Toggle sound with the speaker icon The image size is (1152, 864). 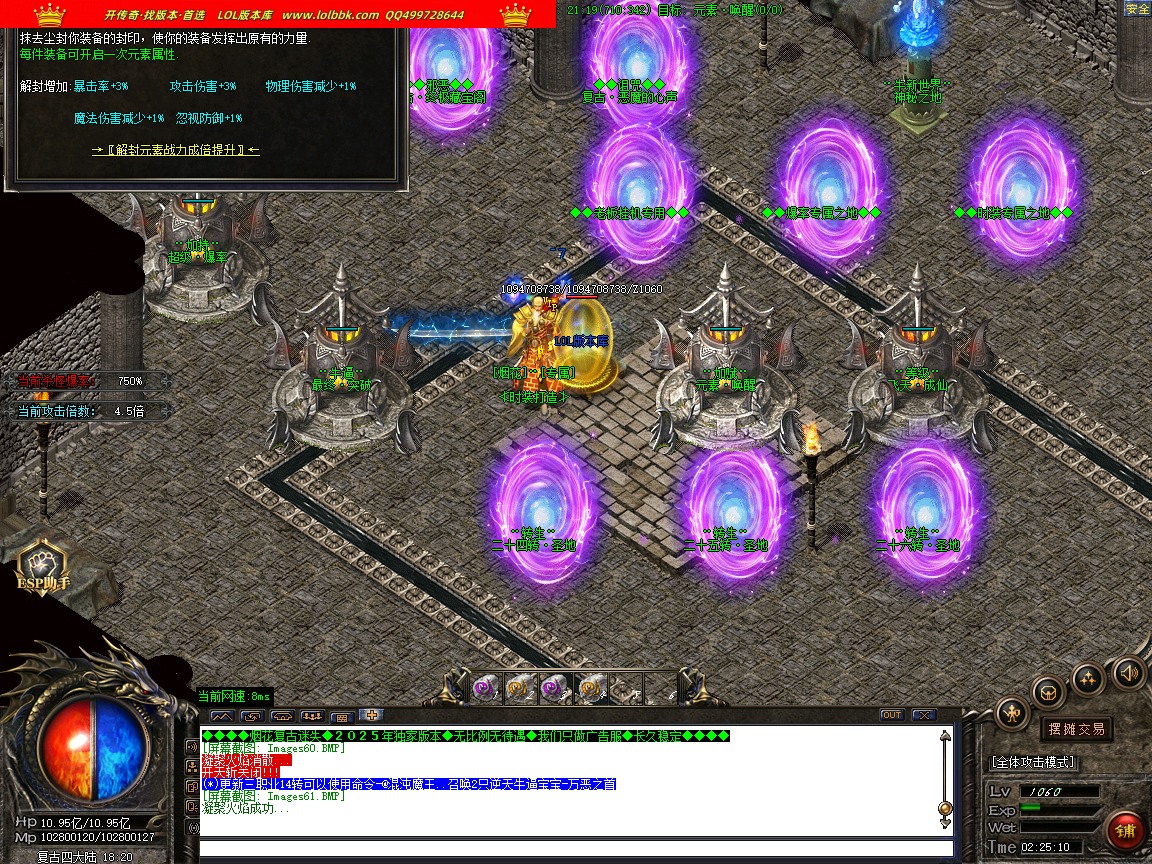click(1128, 672)
